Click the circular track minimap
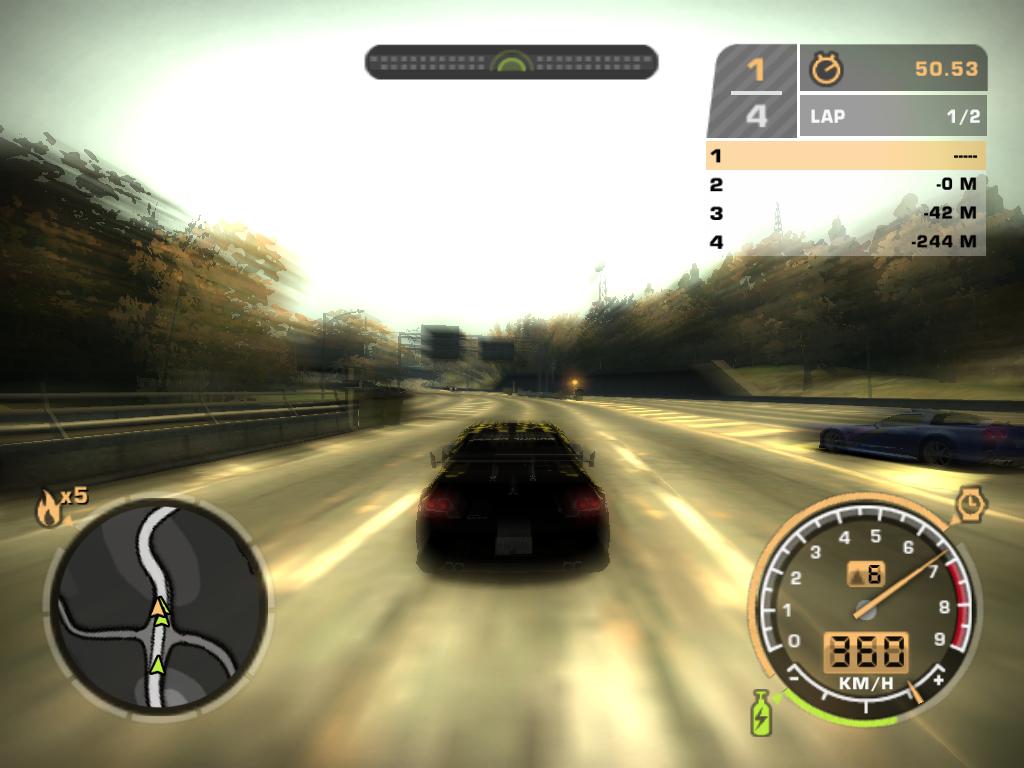This screenshot has width=1024, height=768. pos(157,605)
